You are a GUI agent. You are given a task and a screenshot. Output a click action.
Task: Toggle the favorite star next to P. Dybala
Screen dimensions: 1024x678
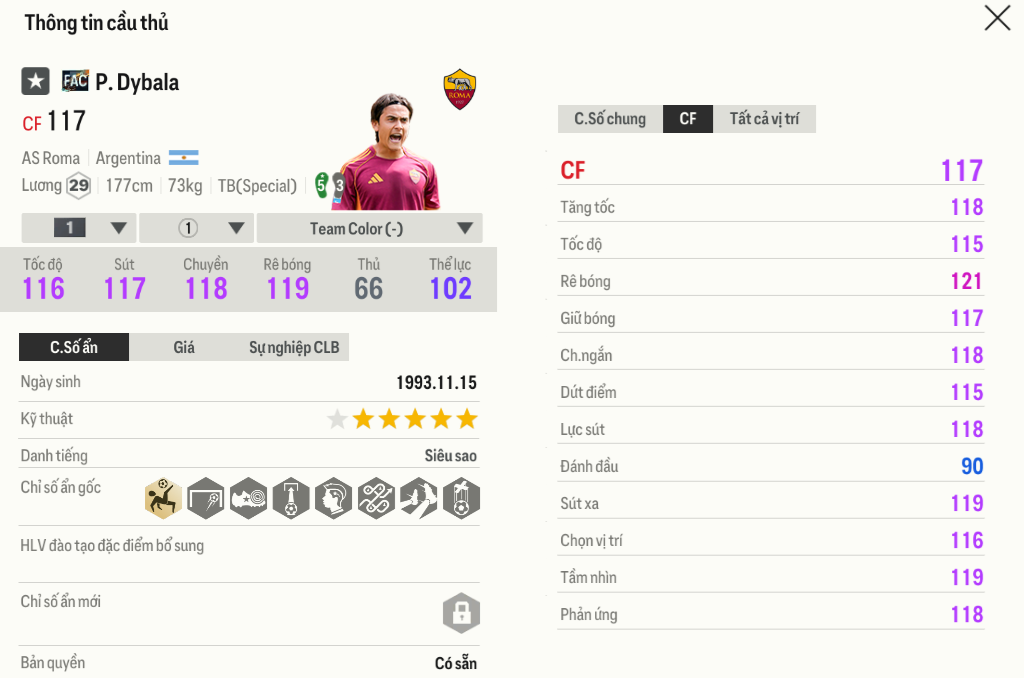[35, 81]
